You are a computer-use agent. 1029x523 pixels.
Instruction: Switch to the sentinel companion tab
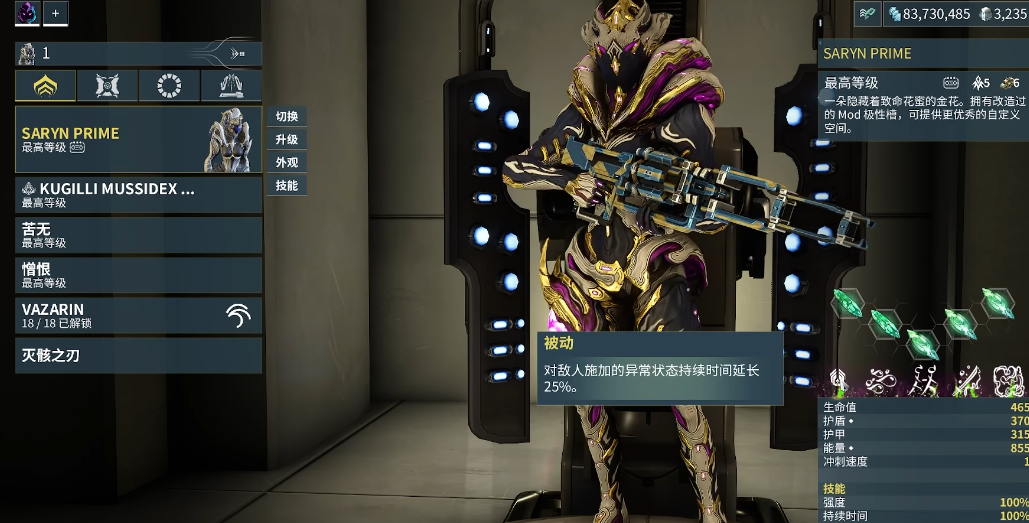[x=107, y=86]
